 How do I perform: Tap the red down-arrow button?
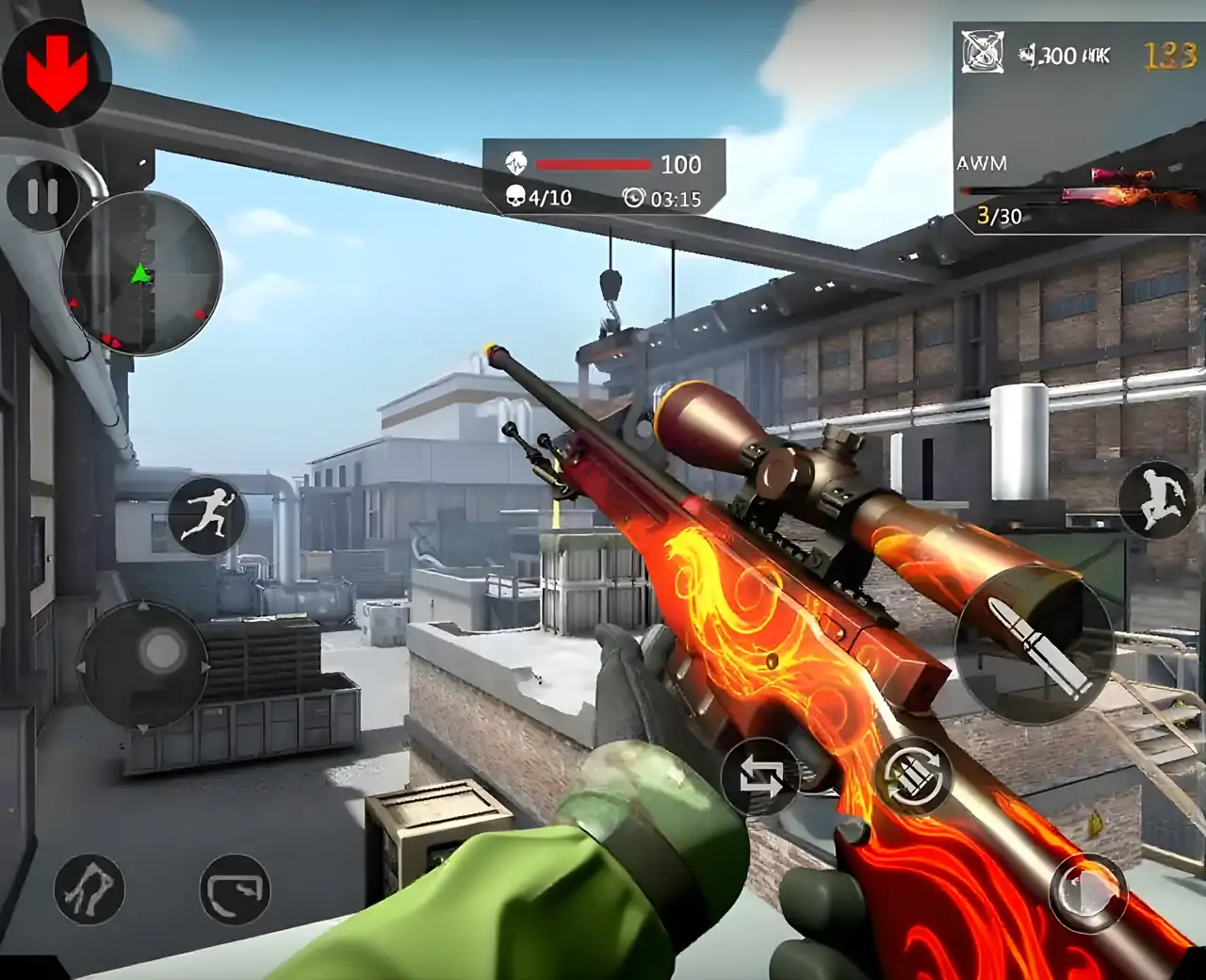[57, 73]
